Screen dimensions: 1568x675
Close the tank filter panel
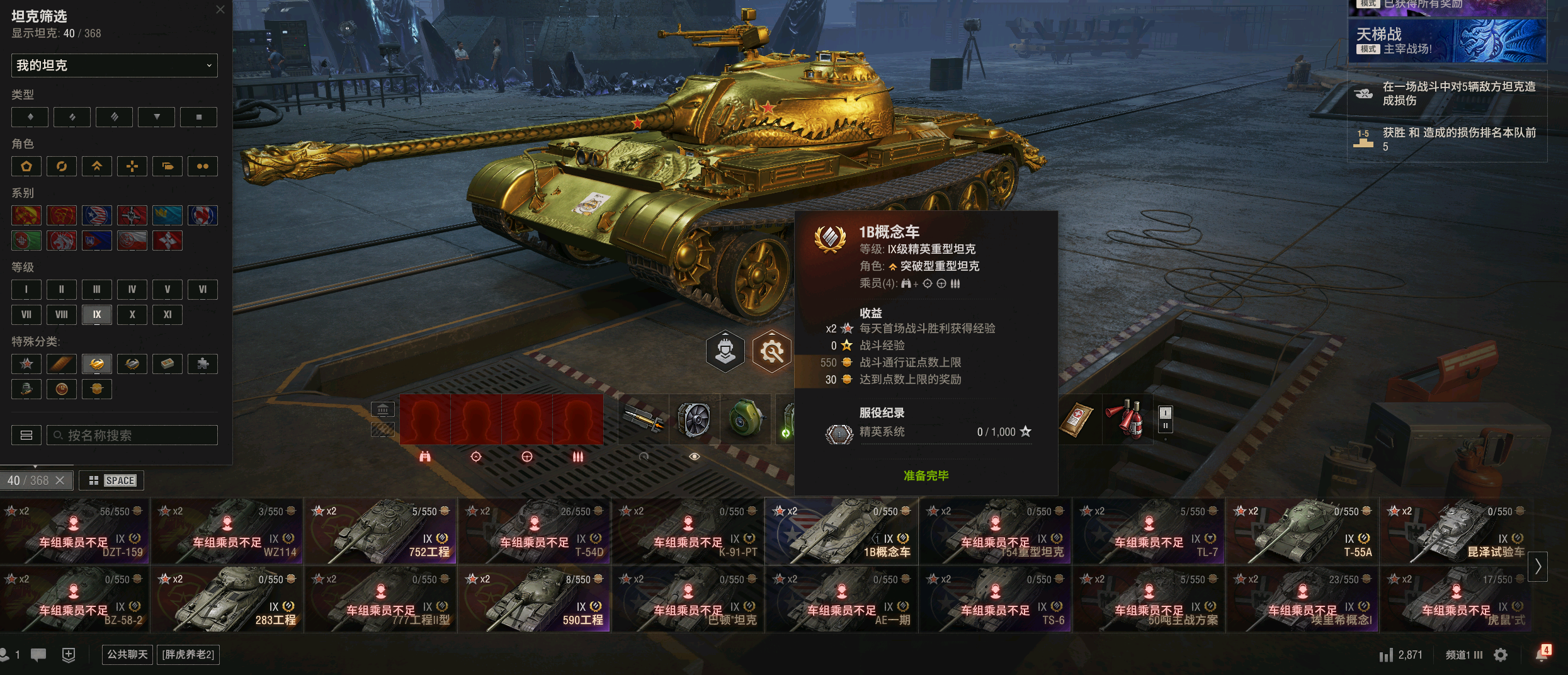[220, 9]
